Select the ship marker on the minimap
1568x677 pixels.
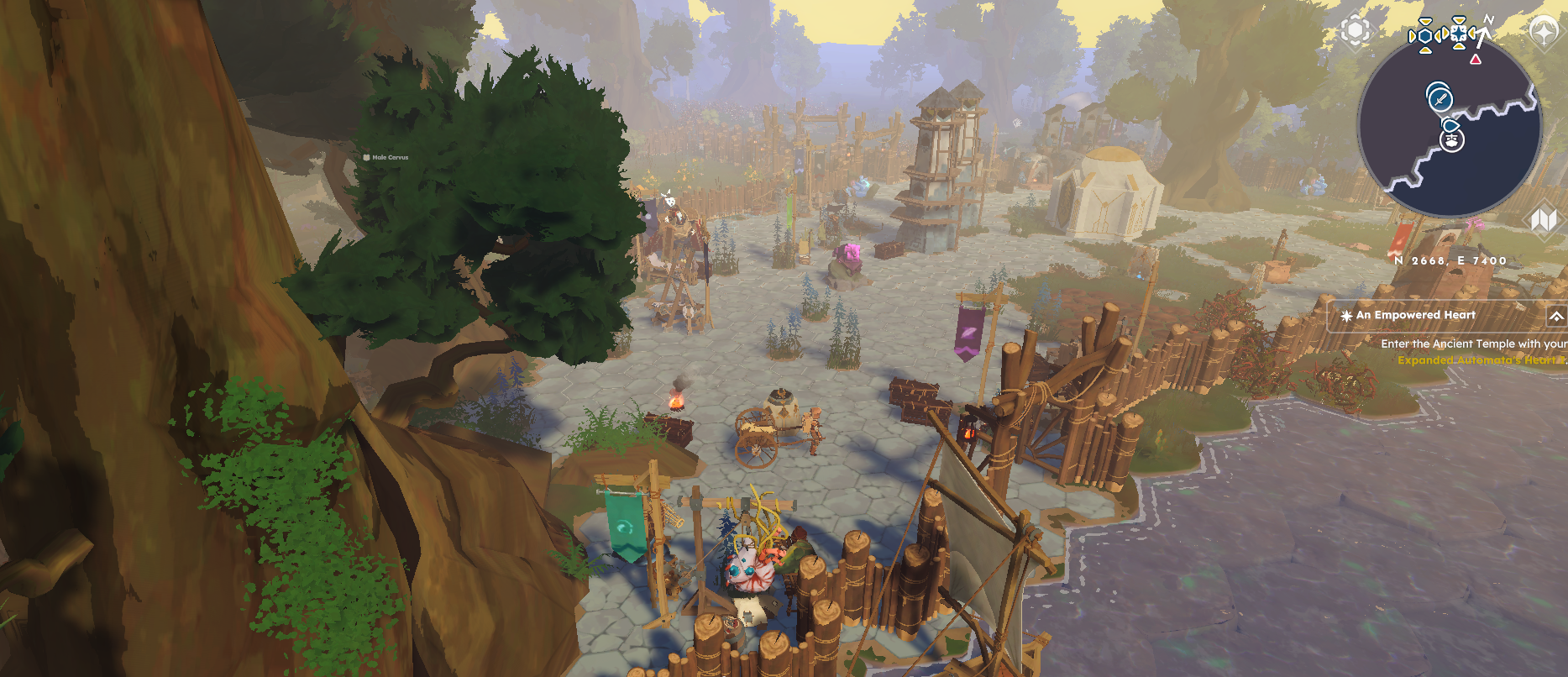tap(1451, 139)
